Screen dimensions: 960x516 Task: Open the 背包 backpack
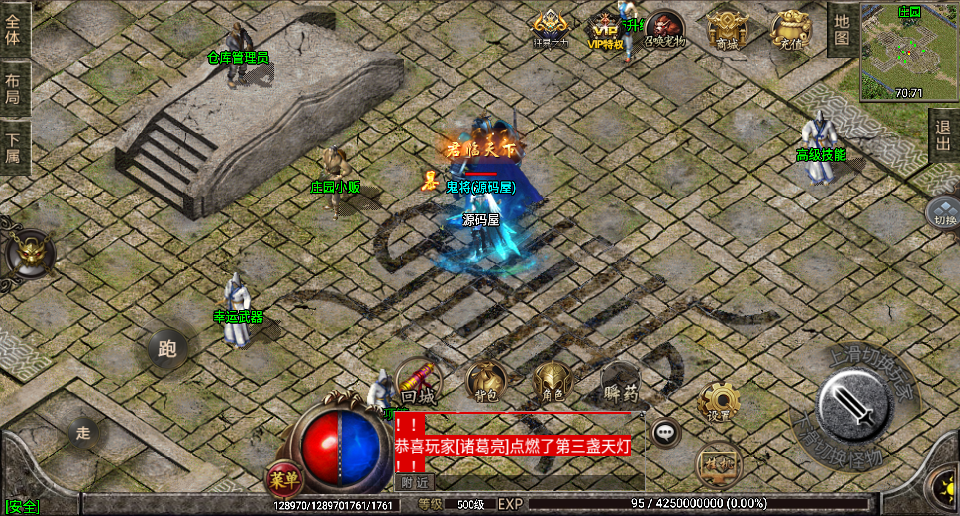pos(485,381)
